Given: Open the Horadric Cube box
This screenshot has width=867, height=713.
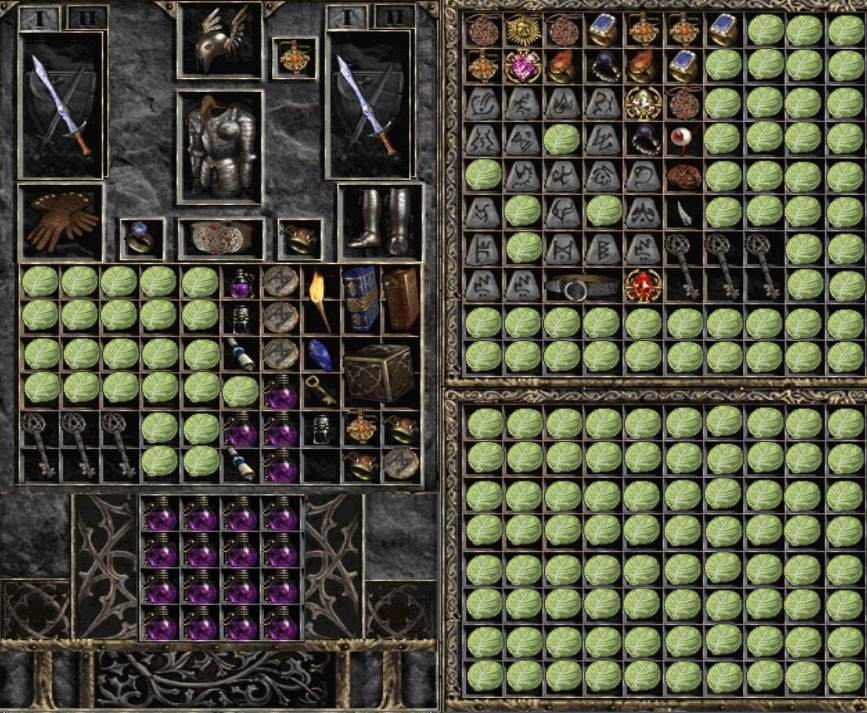Looking at the screenshot, I should coord(379,372).
